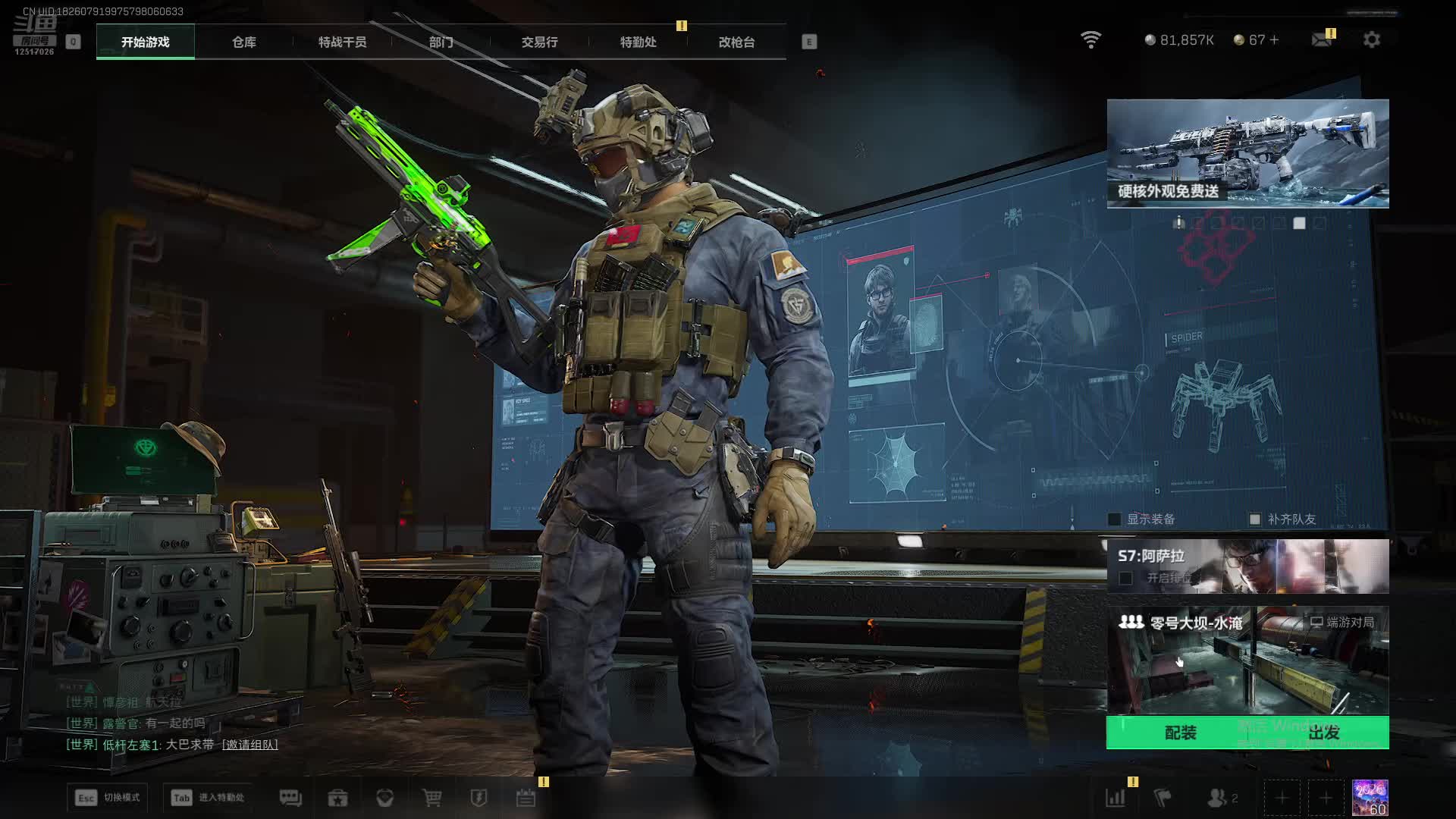The width and height of the screenshot is (1456, 819).
Task: Select the 部门 tab
Action: [441, 42]
